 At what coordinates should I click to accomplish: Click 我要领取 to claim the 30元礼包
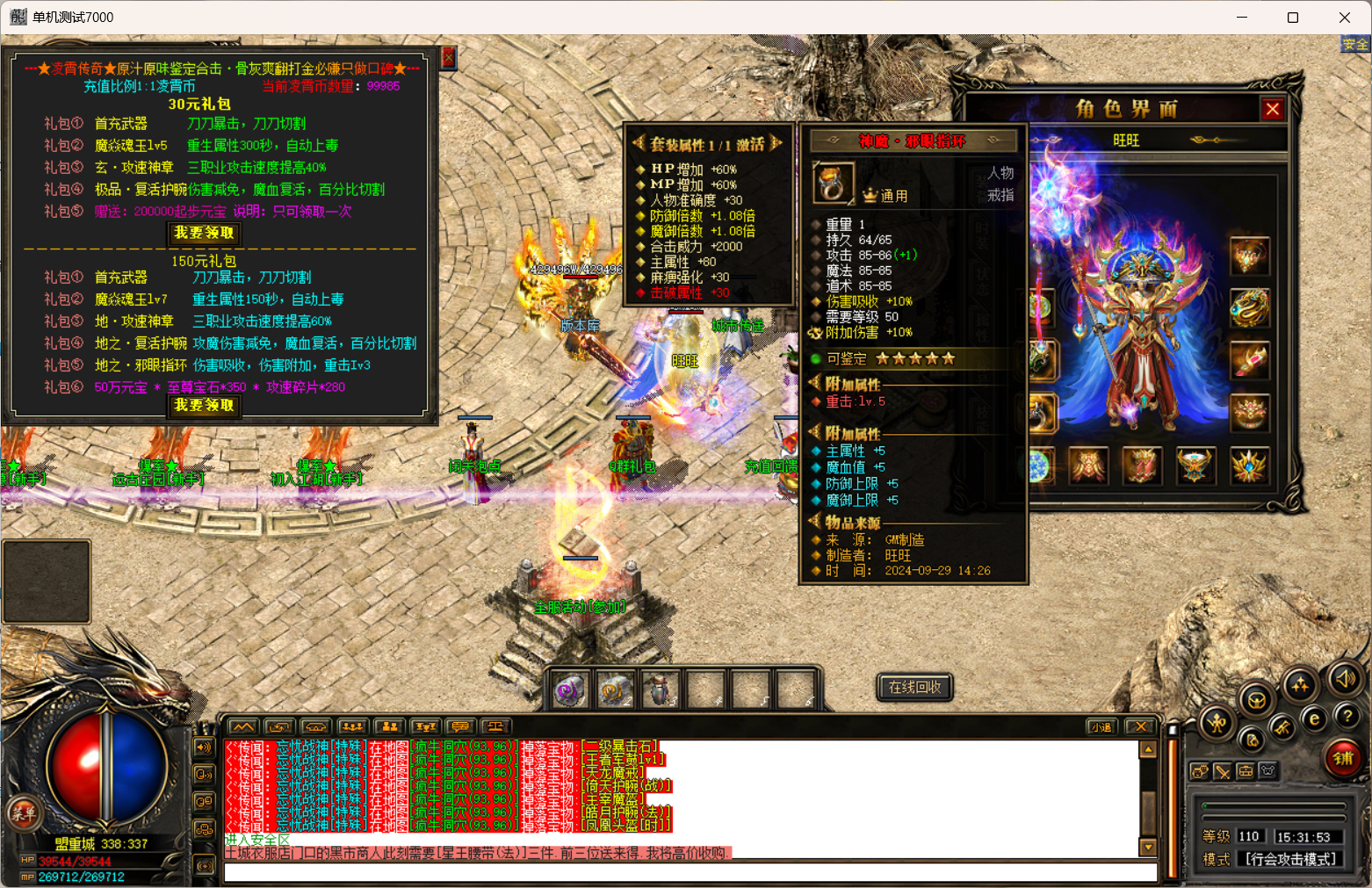pyautogui.click(x=204, y=234)
